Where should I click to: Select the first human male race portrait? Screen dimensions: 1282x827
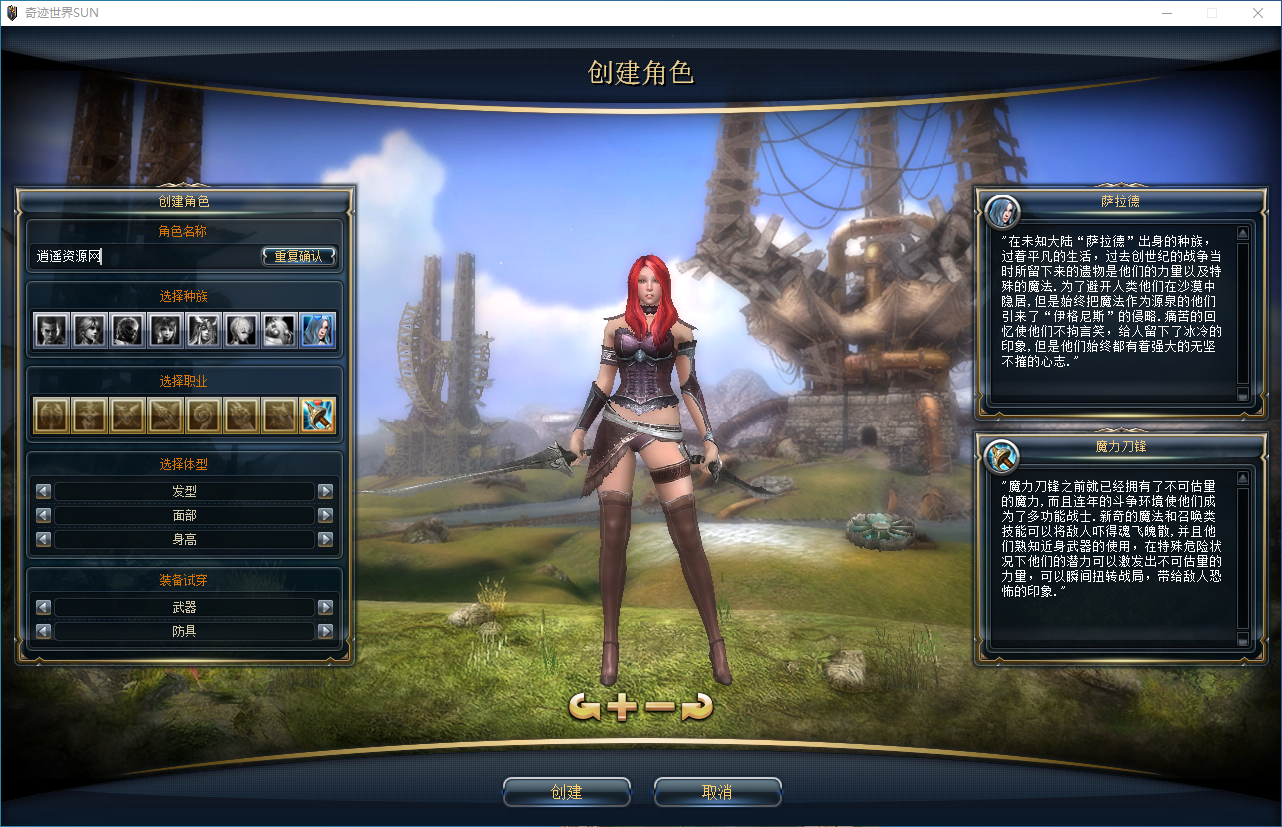(x=51, y=330)
